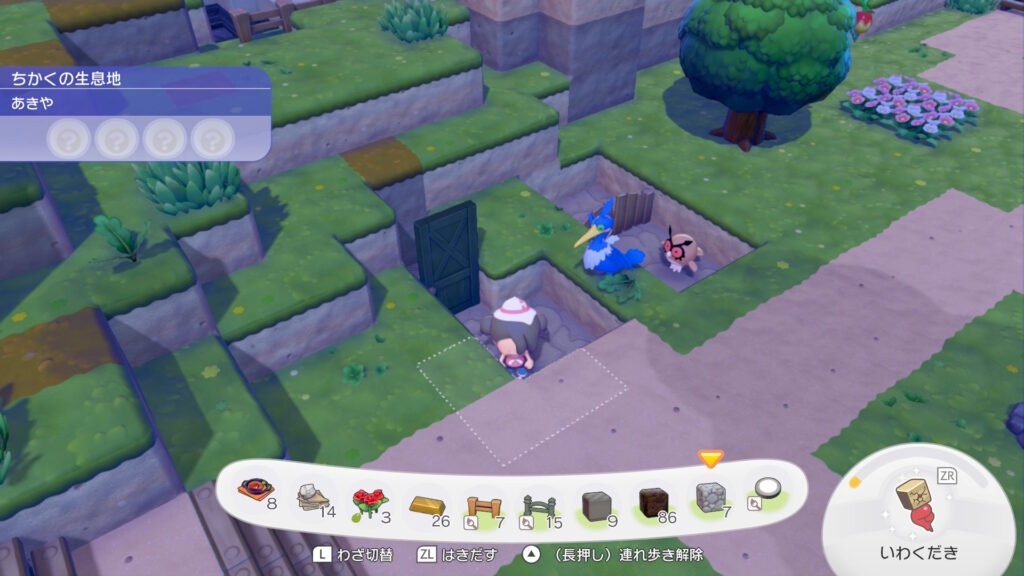
Task: Select the white round plate slot
Action: click(766, 489)
